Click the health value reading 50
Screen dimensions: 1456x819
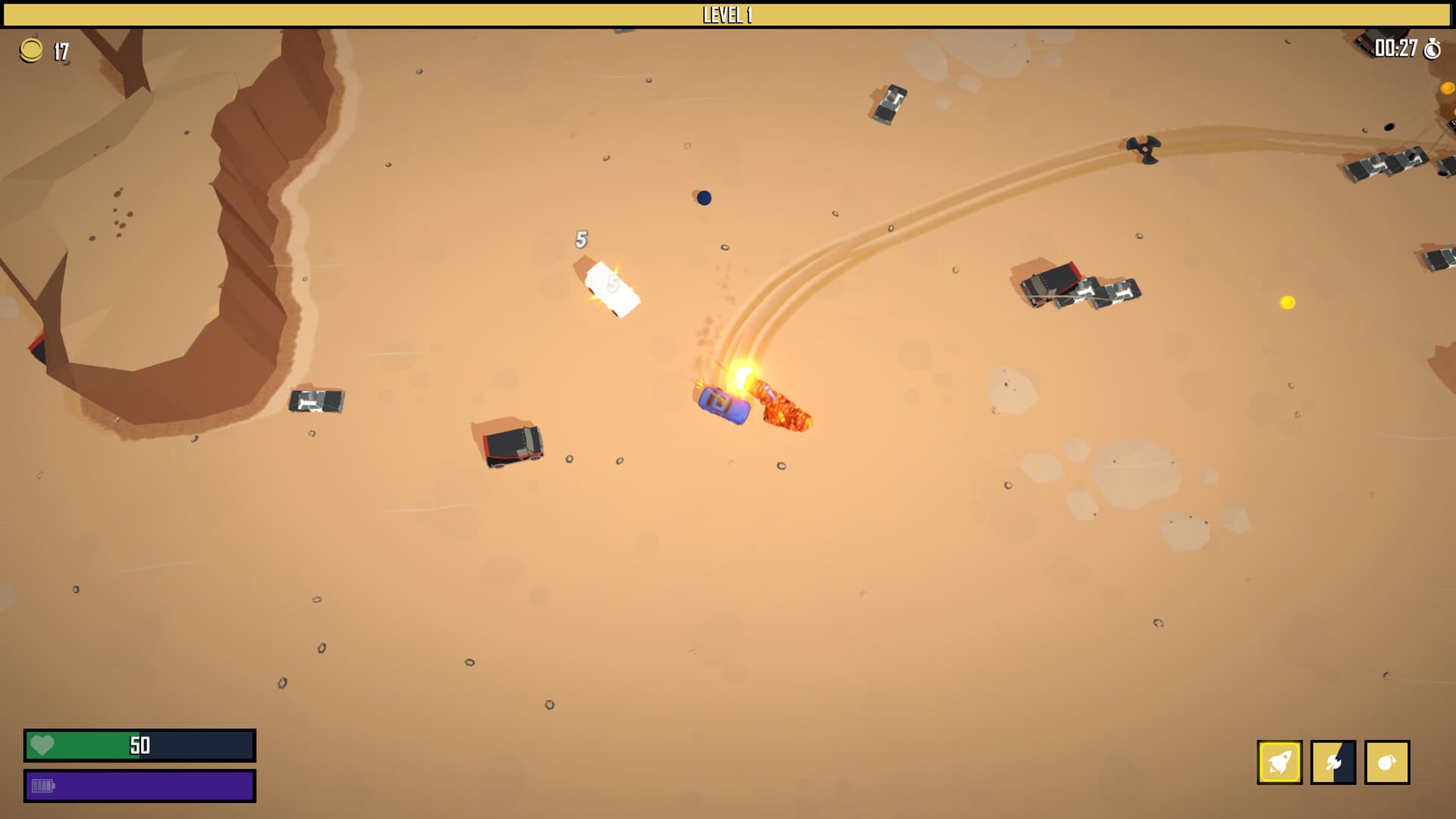point(139,746)
